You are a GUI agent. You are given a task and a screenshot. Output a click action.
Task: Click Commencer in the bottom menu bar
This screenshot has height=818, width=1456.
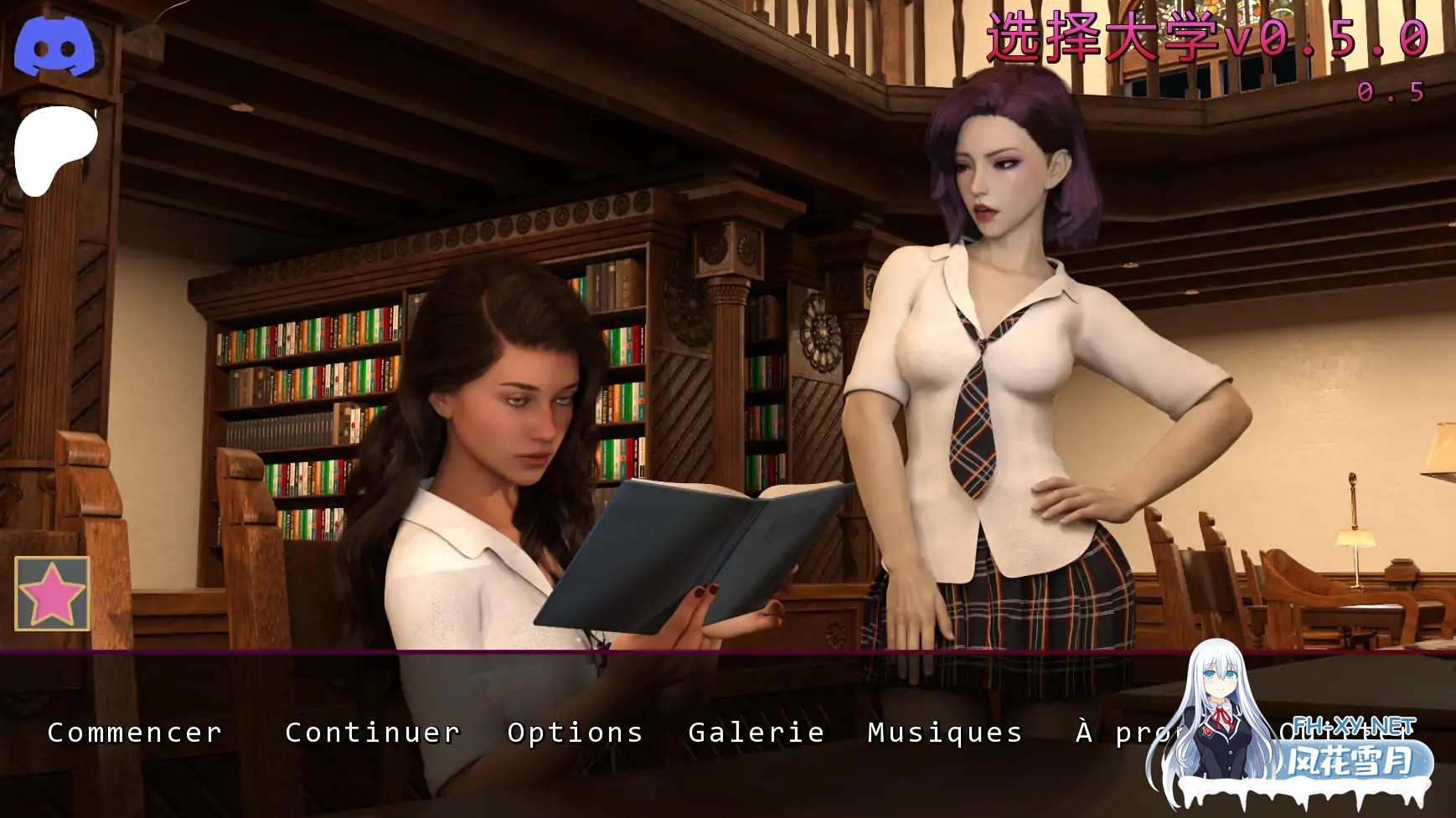click(x=134, y=733)
